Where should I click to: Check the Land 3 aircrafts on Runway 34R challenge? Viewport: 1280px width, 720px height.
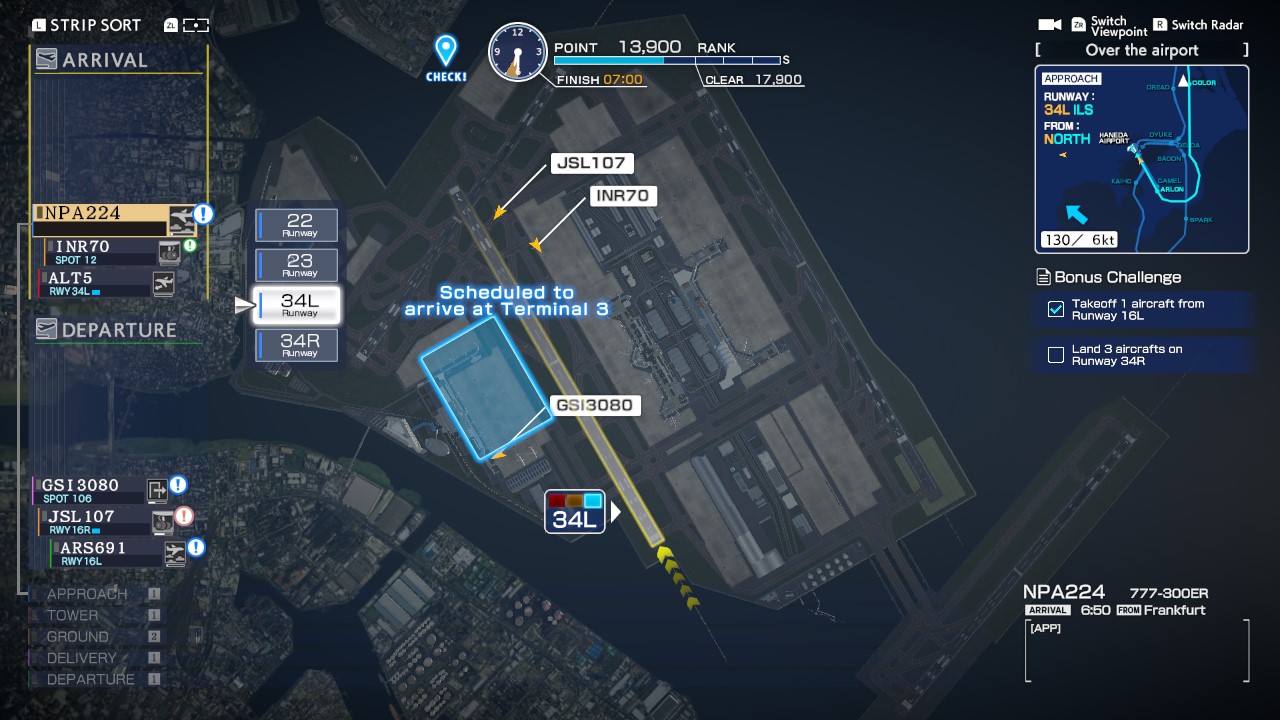(1055, 355)
